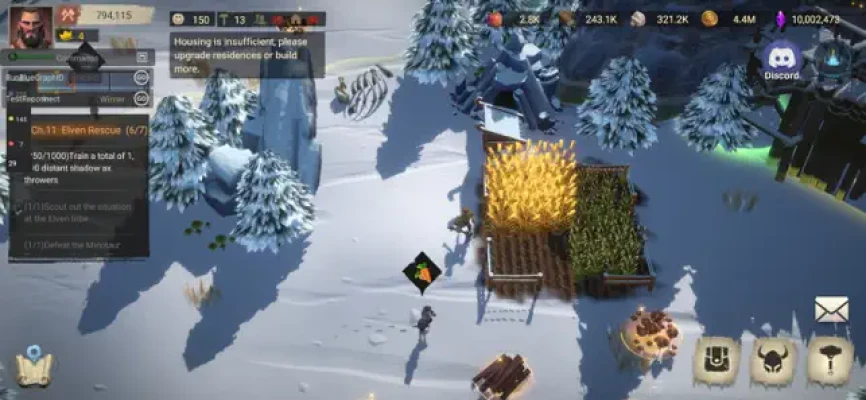The width and height of the screenshot is (866, 400).
Task: Open the bearded hero portrait
Action: [30, 26]
